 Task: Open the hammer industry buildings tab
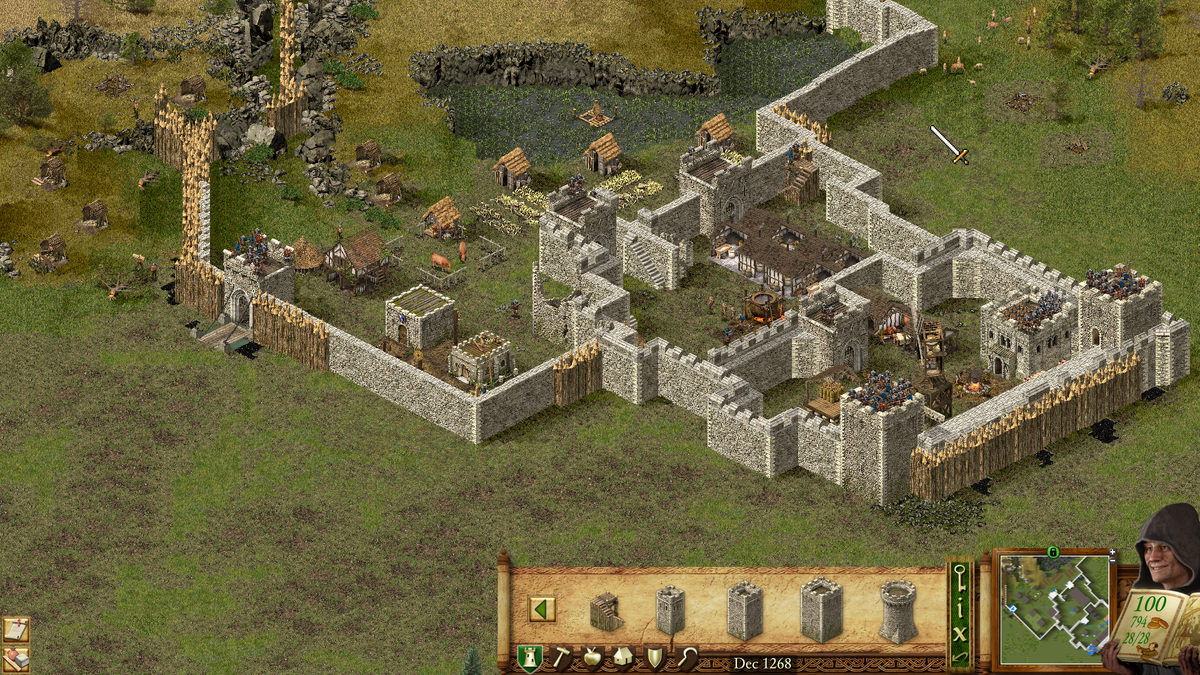tap(562, 657)
